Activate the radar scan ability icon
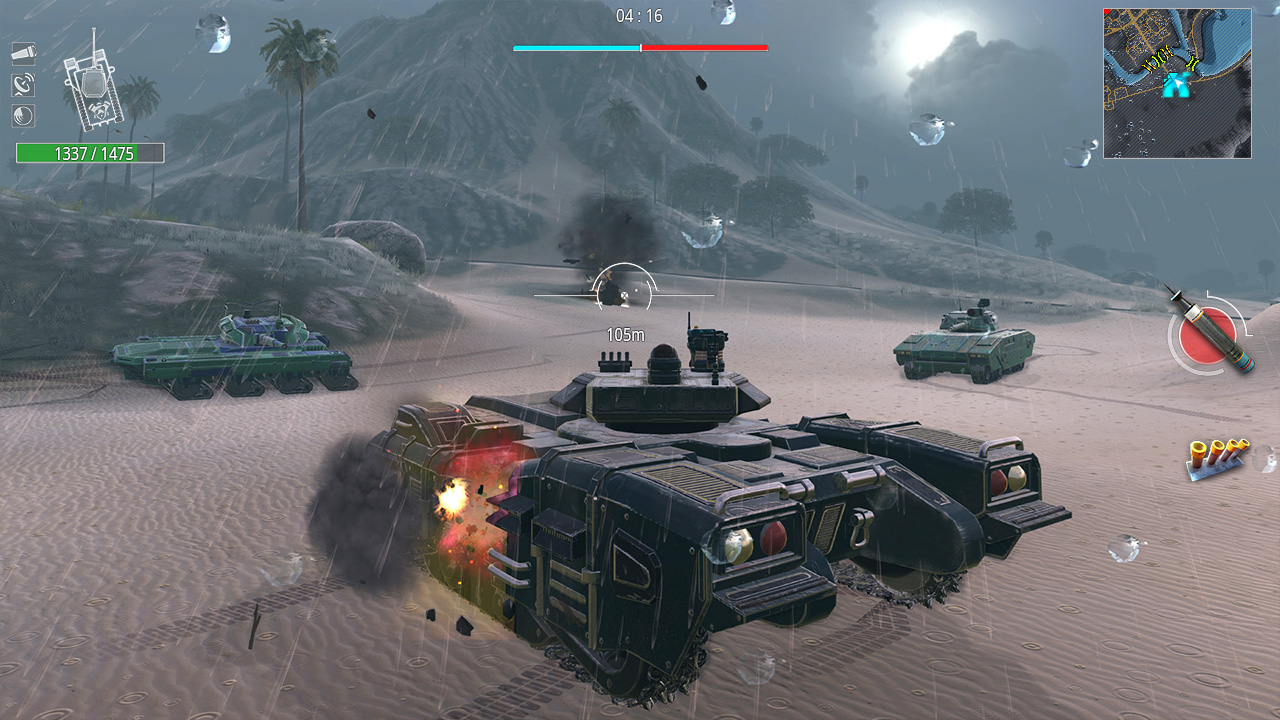Image resolution: width=1280 pixels, height=720 pixels. point(23,84)
